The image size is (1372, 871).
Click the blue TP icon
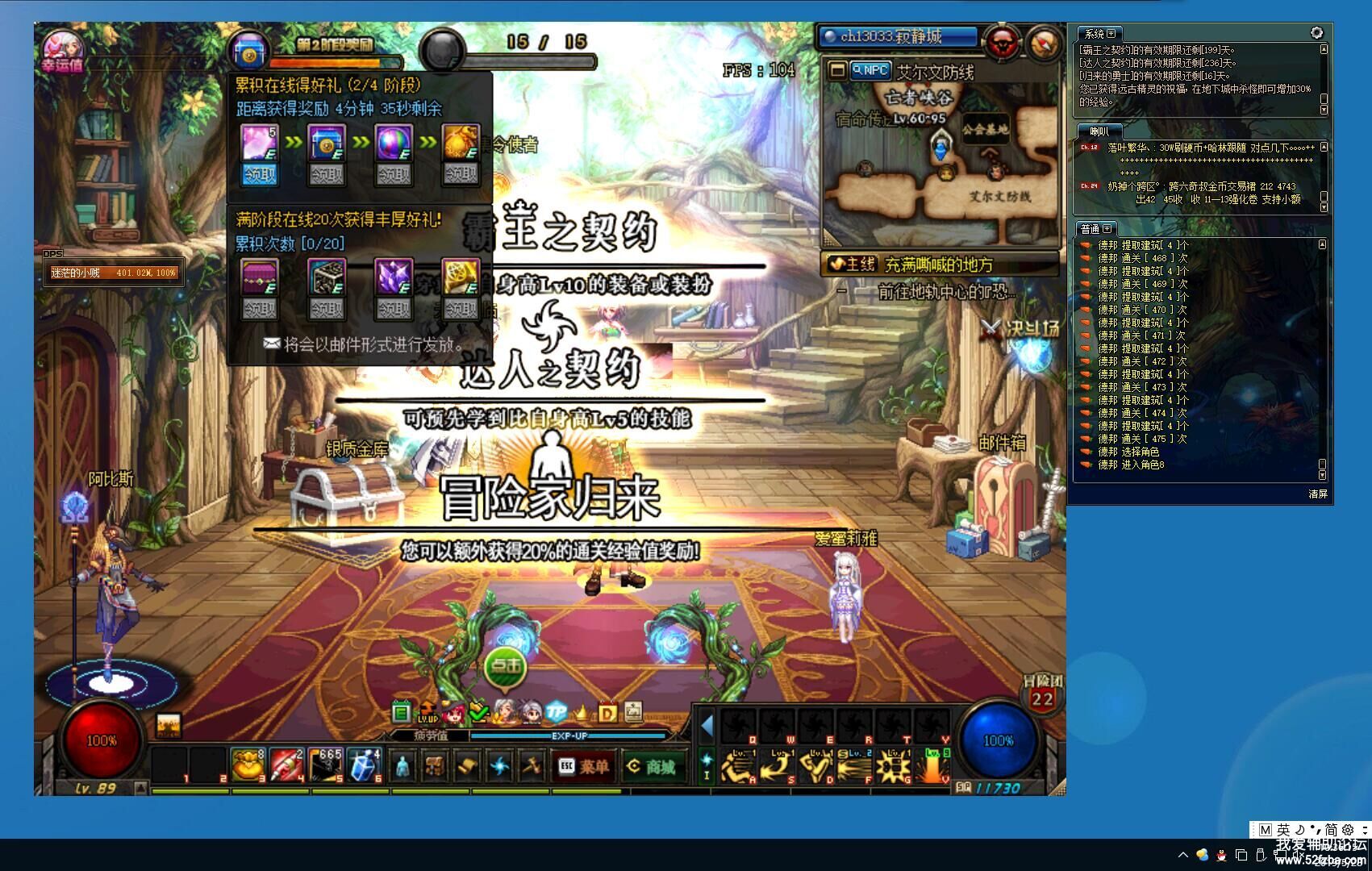pyautogui.click(x=556, y=712)
